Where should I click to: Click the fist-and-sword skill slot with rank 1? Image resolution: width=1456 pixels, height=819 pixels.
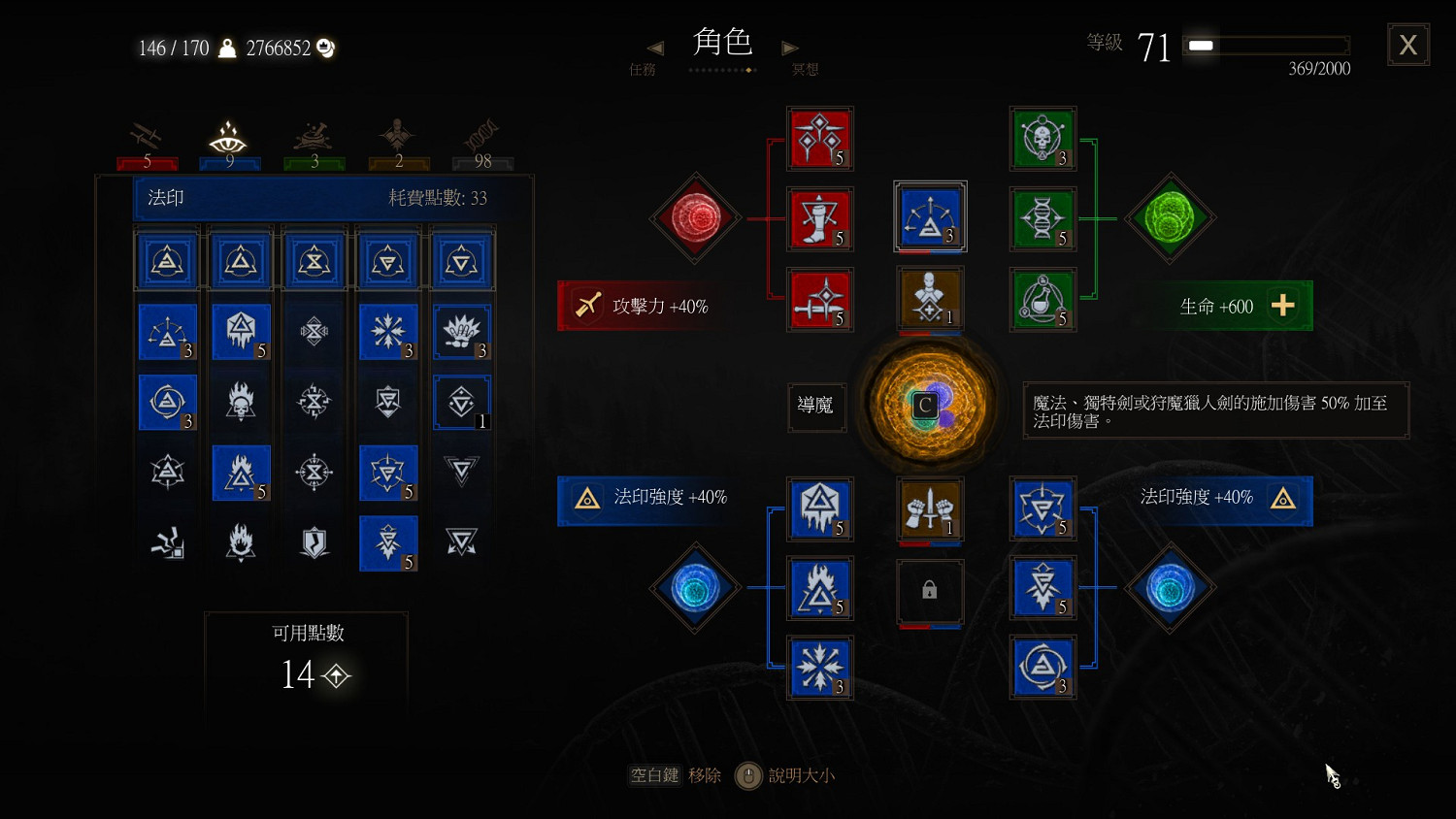[930, 509]
